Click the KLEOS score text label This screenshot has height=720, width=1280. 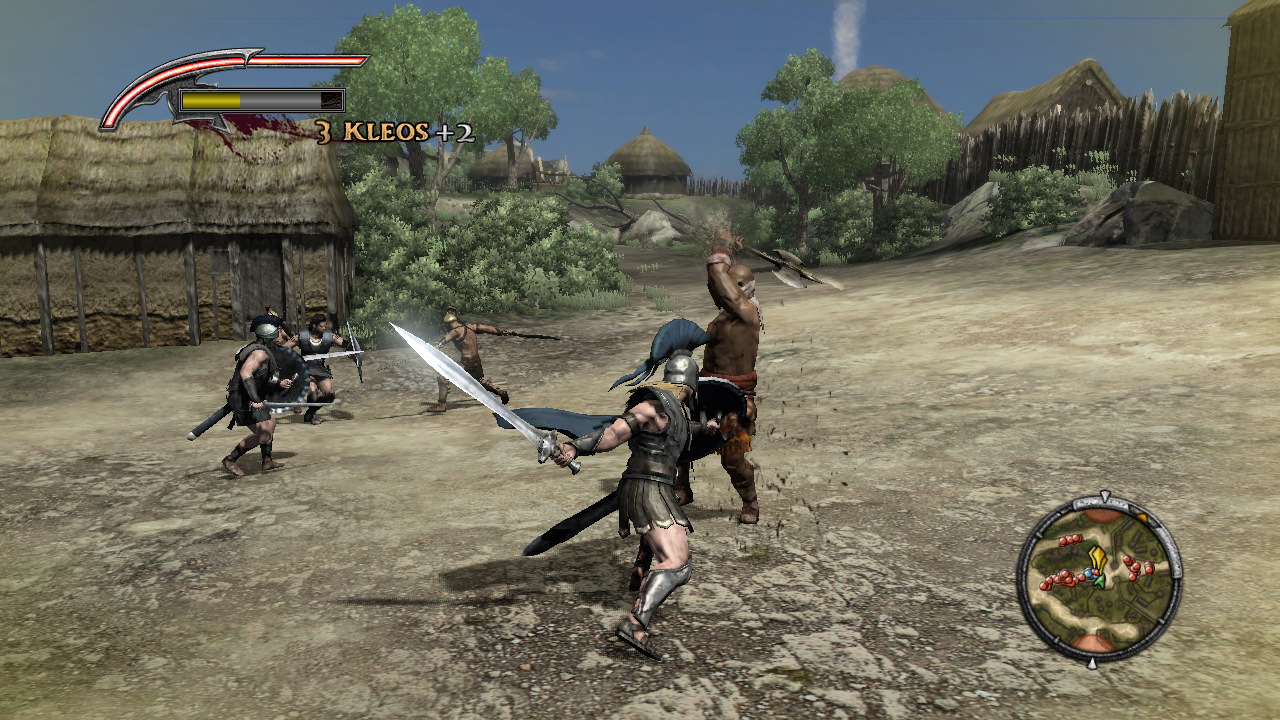point(385,131)
